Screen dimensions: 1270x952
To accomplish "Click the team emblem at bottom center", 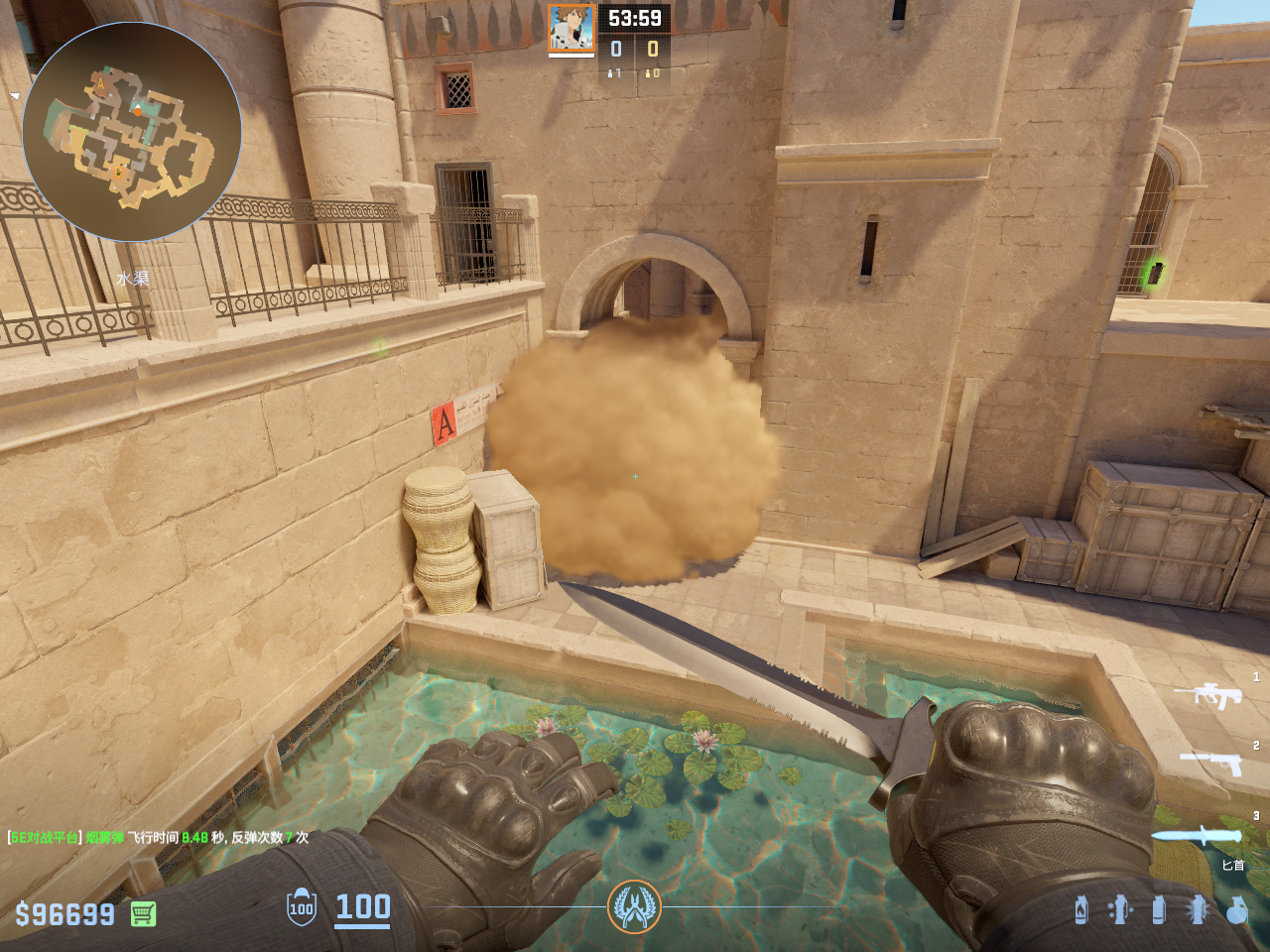I will [634, 906].
